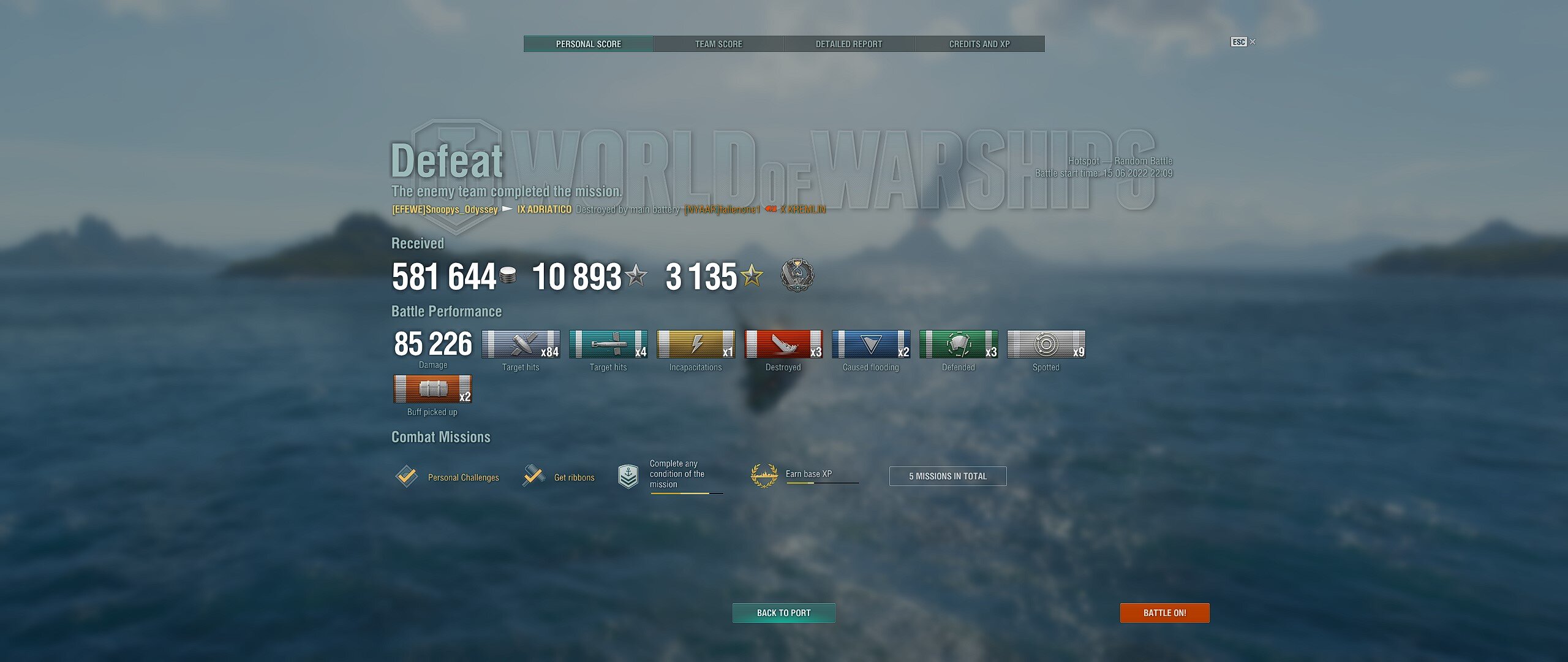View the Earn base XP mission
The height and width of the screenshot is (662, 1568).
tap(804, 475)
